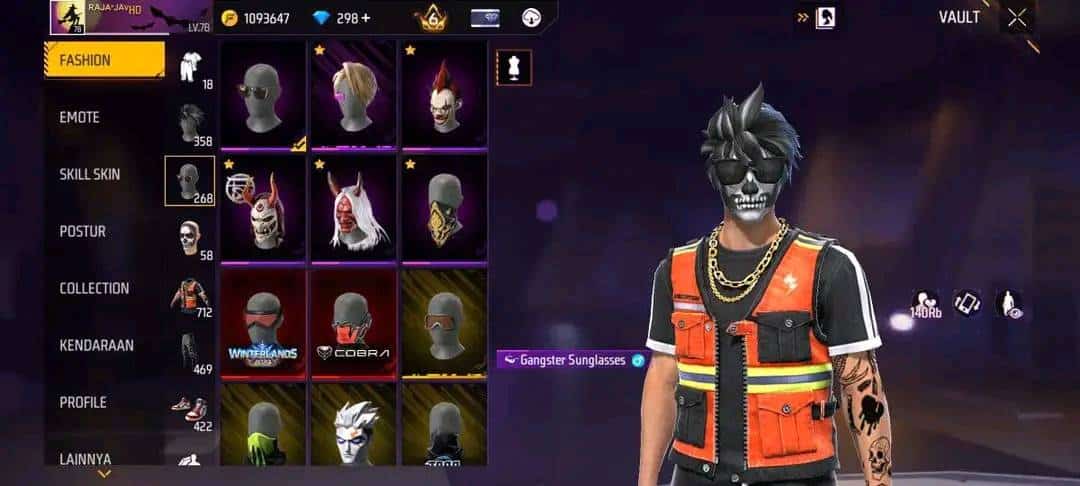The width and height of the screenshot is (1080, 486).
Task: Select the white-haired oni mask
Action: [353, 210]
